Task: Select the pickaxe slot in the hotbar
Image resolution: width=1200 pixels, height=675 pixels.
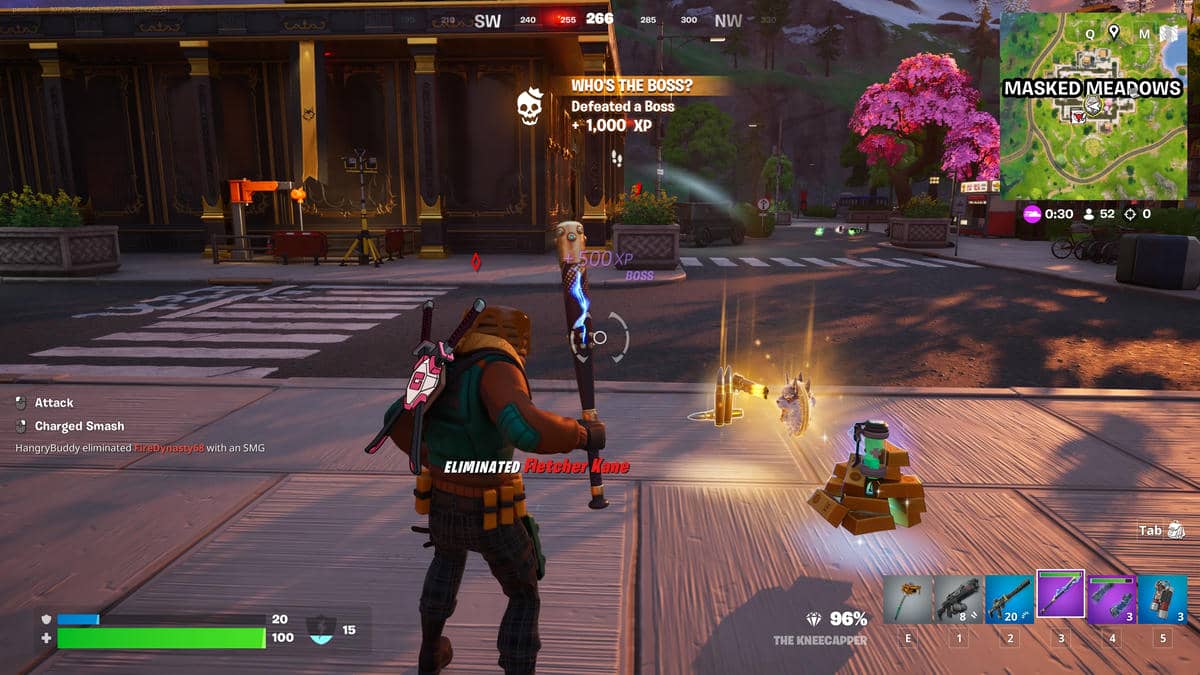Action: point(908,599)
